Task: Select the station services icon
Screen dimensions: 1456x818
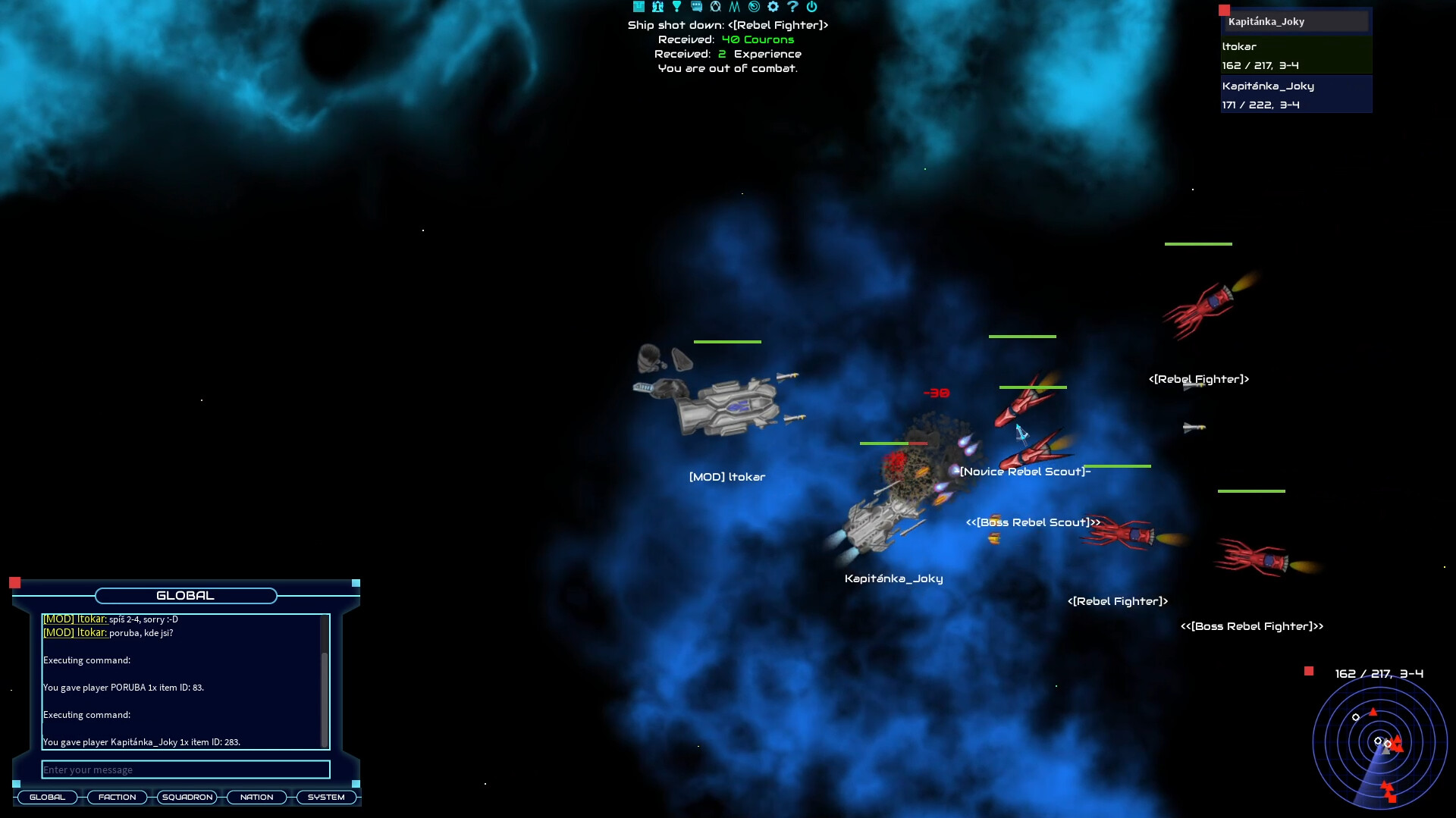Action: point(657,7)
